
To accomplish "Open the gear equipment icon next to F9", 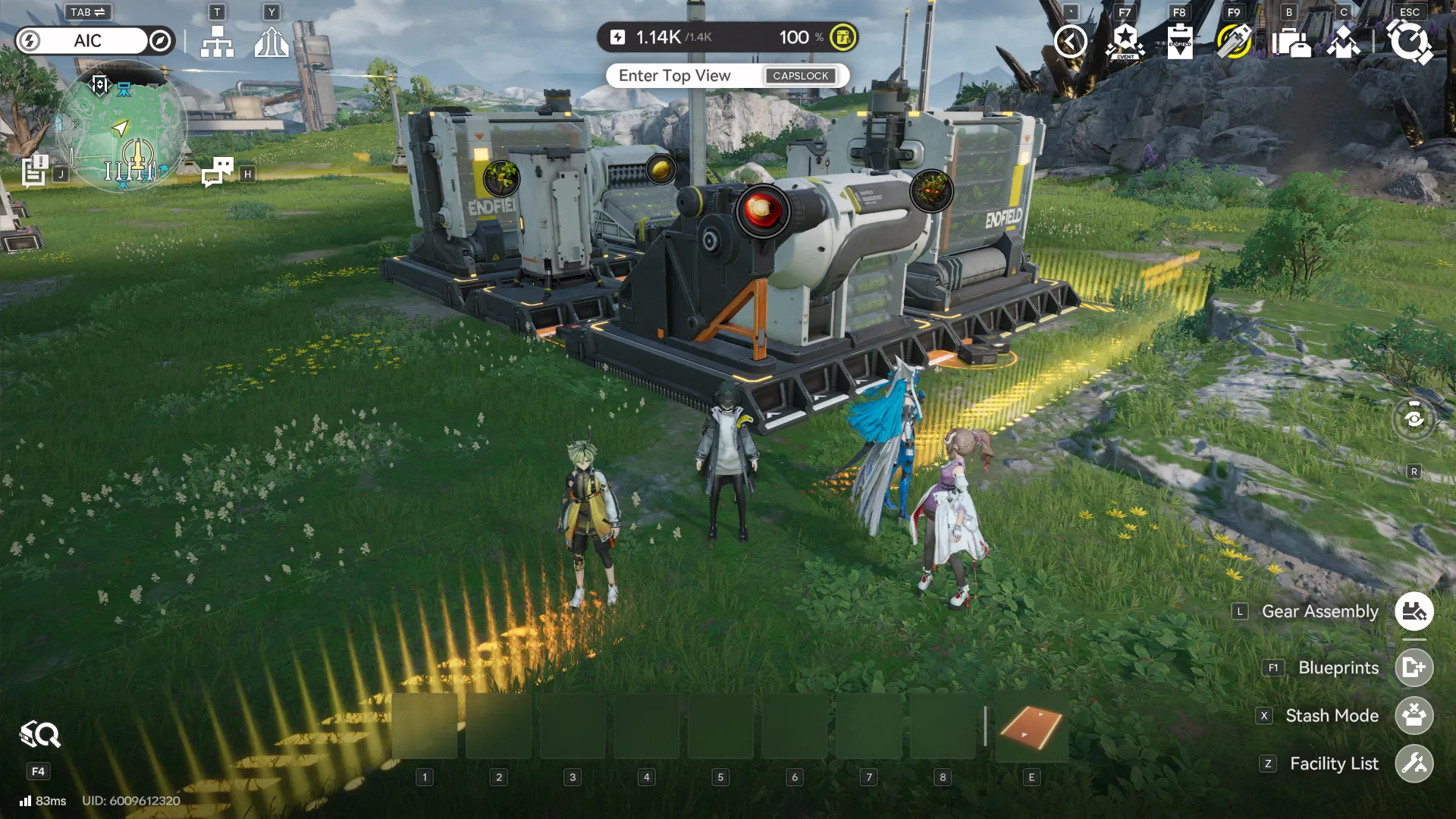I will coord(1234,42).
